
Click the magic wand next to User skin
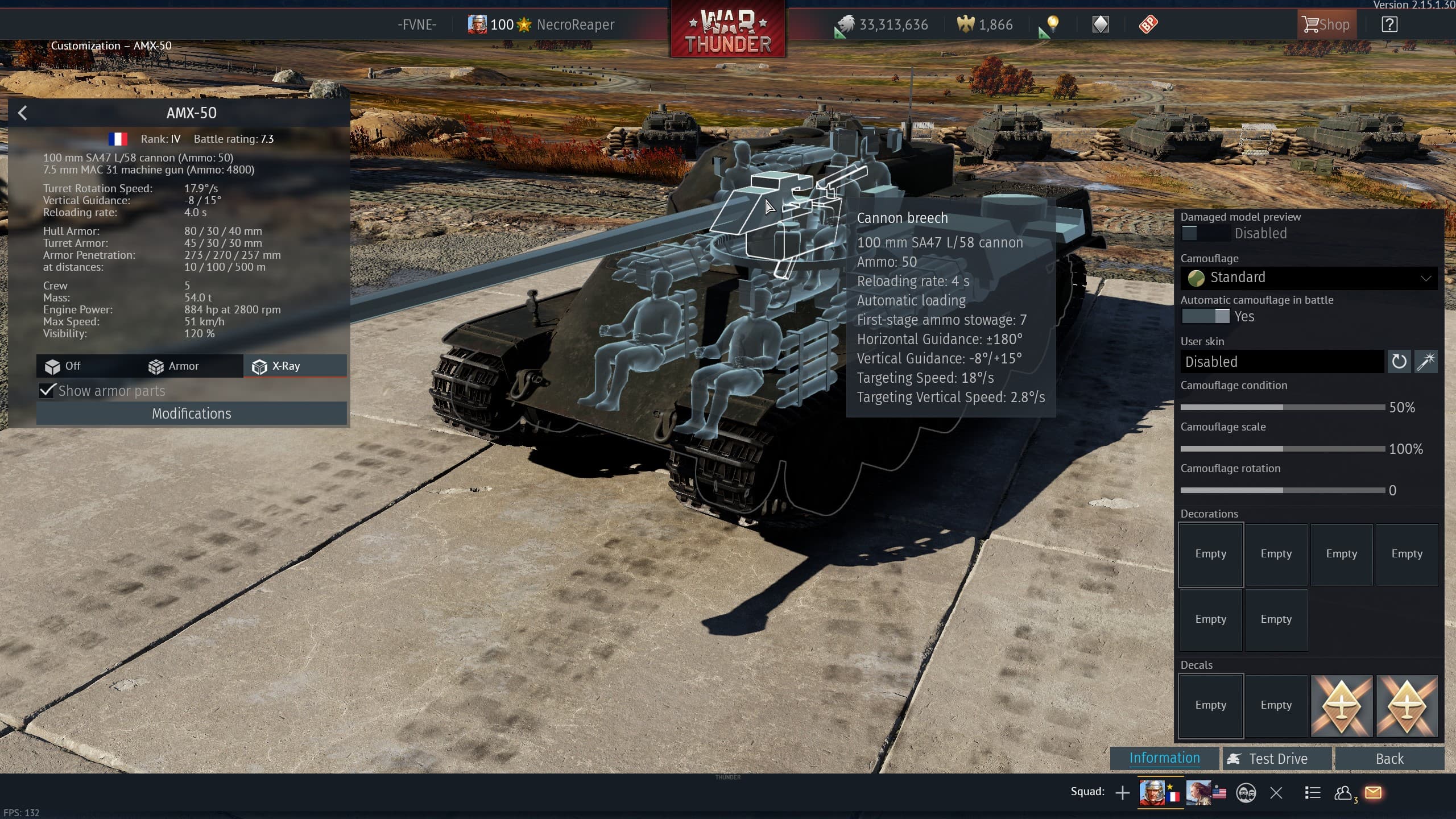click(x=1426, y=361)
